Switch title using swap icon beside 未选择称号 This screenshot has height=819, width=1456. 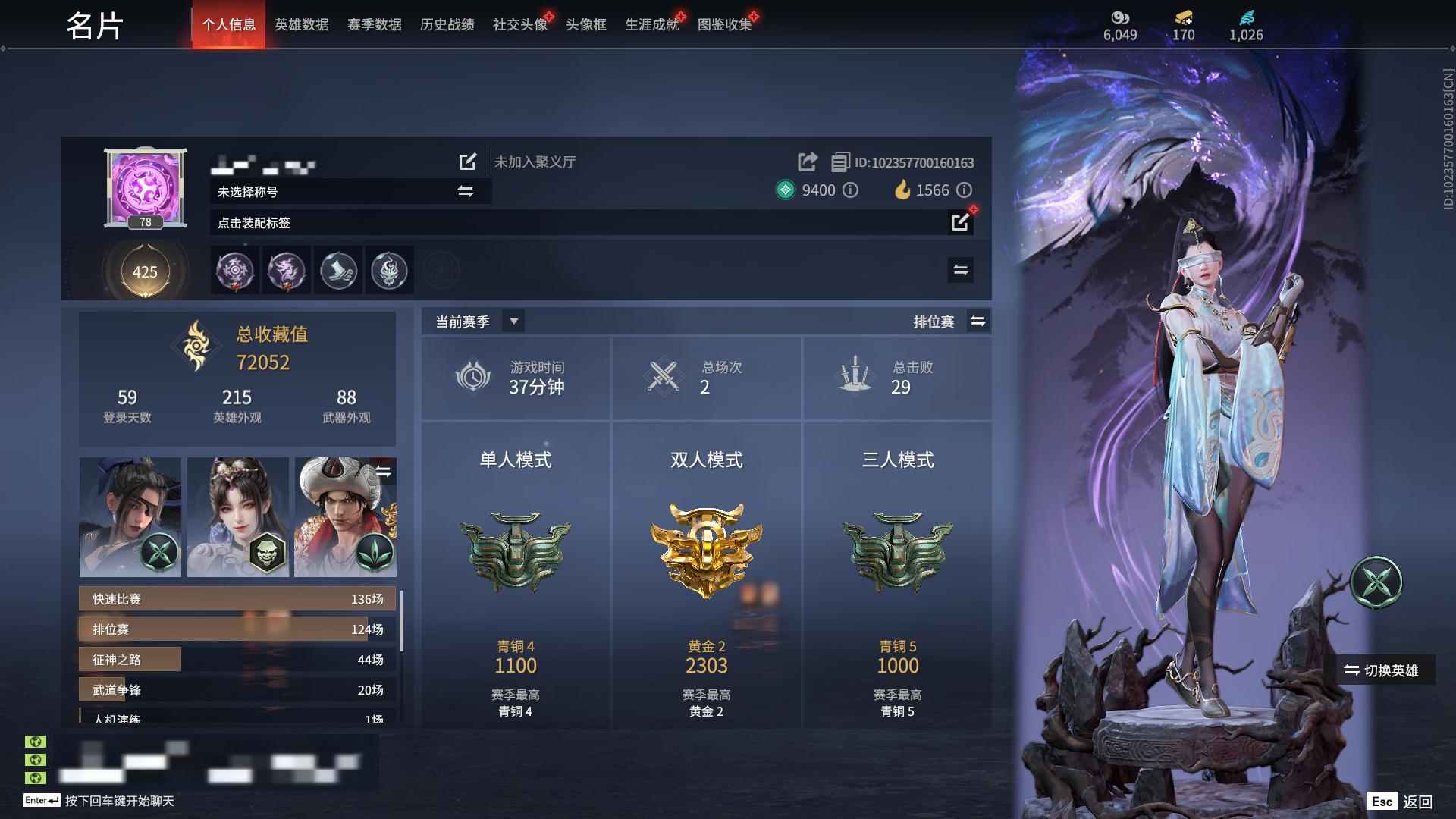tap(466, 191)
